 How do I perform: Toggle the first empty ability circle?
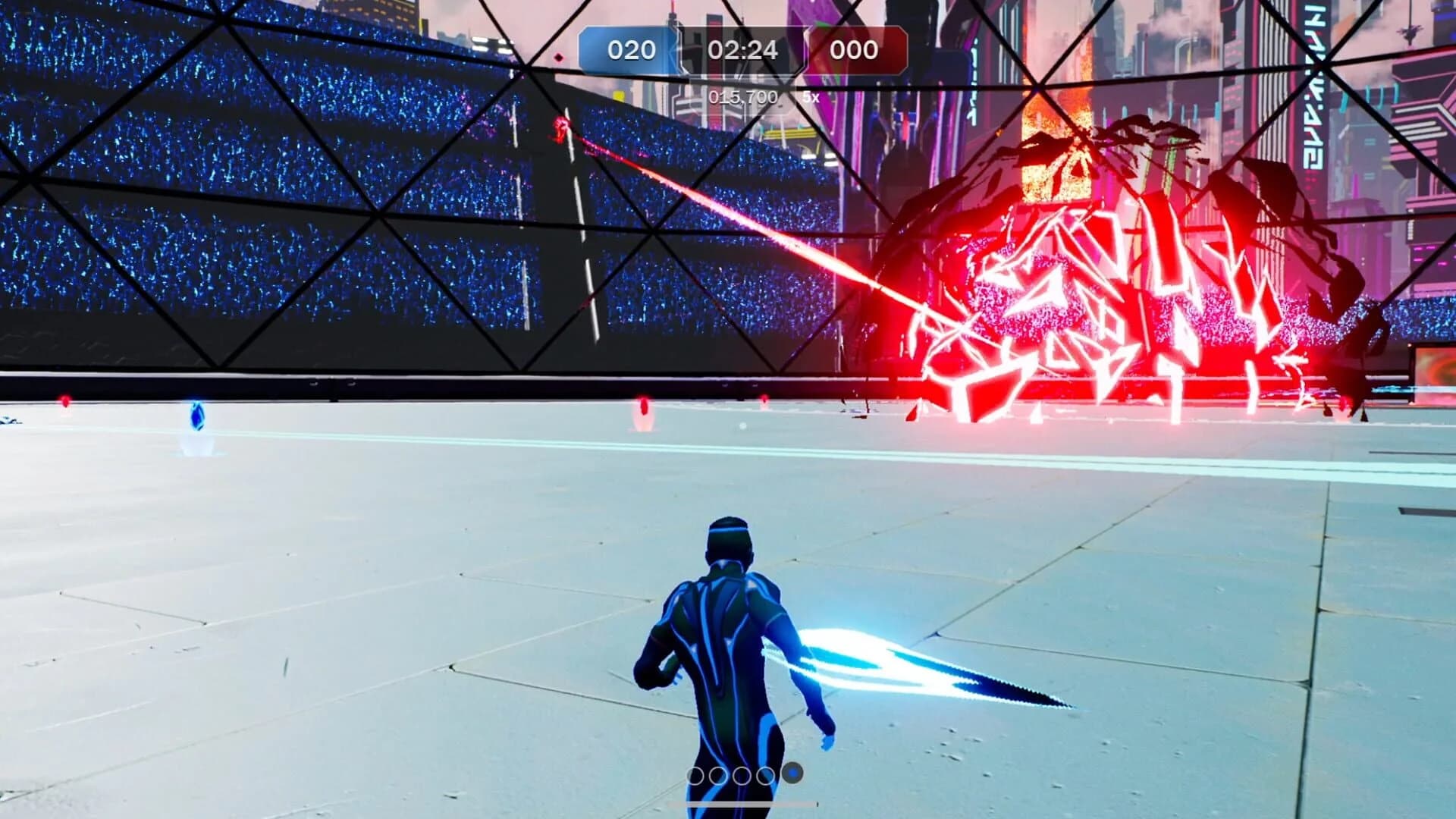tap(696, 774)
